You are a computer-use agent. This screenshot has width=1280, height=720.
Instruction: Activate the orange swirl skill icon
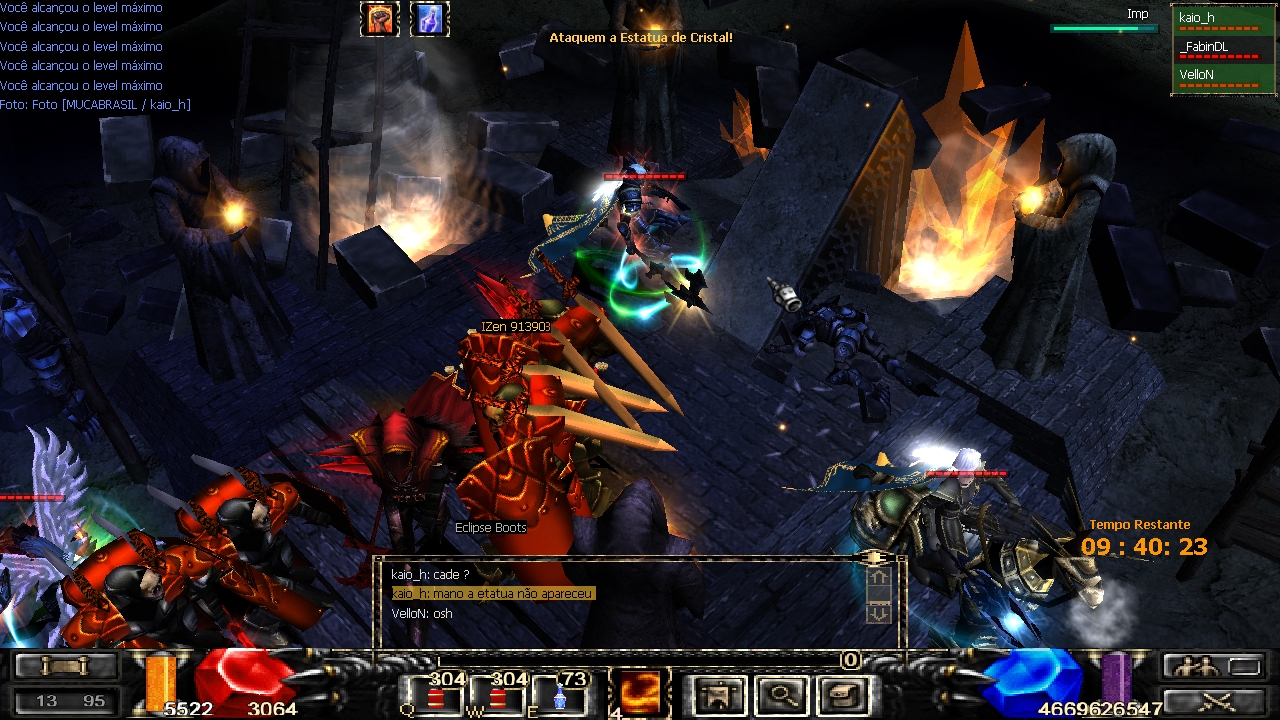click(x=640, y=692)
